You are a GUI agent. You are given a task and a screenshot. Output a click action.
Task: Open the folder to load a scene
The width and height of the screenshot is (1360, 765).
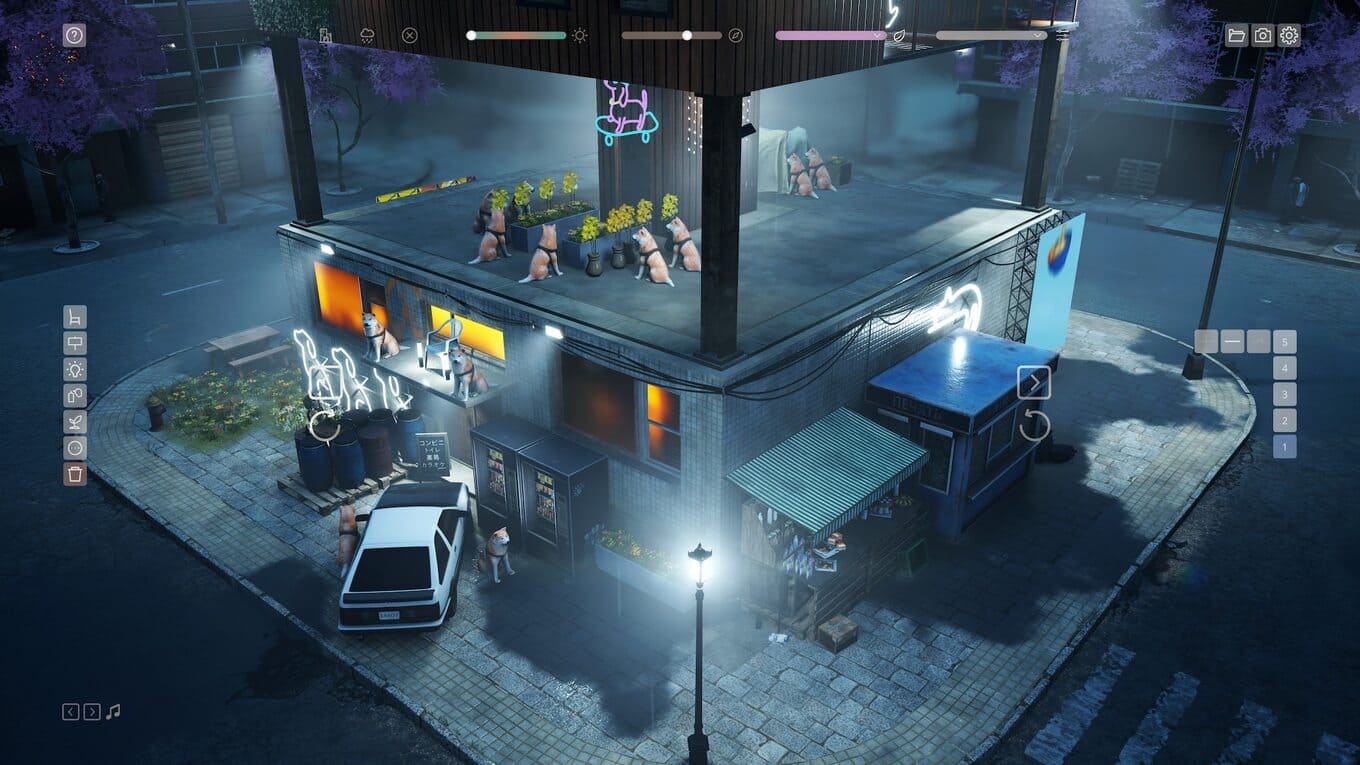pyautogui.click(x=1237, y=36)
